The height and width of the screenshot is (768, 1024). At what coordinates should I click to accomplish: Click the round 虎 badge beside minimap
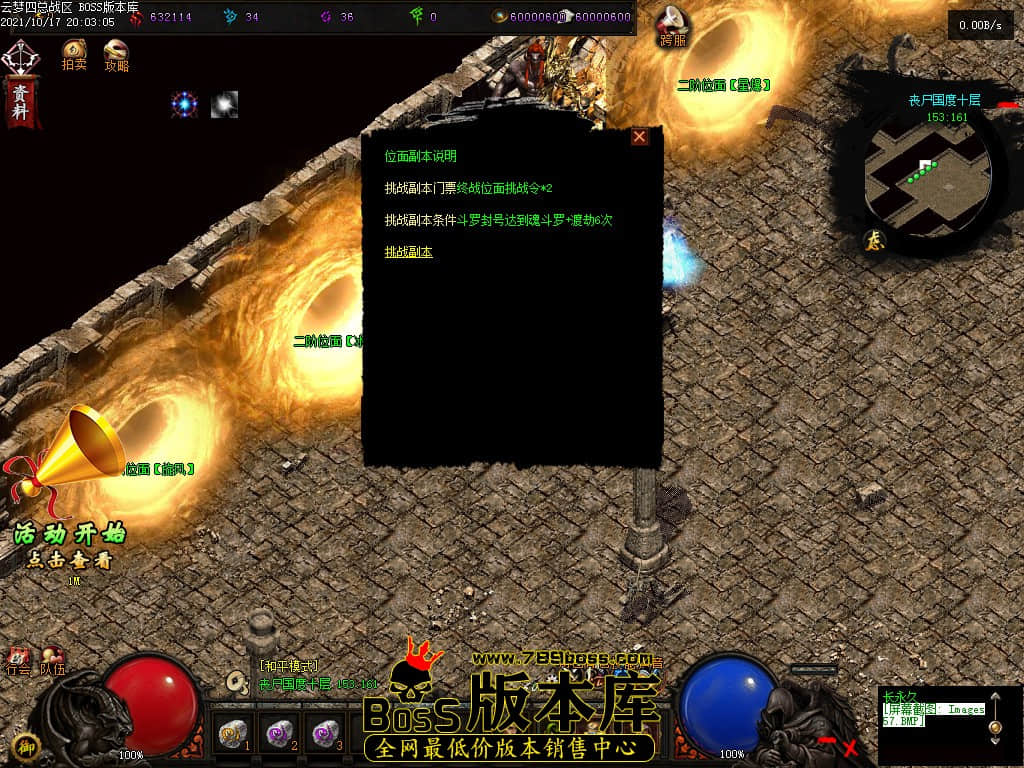(x=873, y=240)
